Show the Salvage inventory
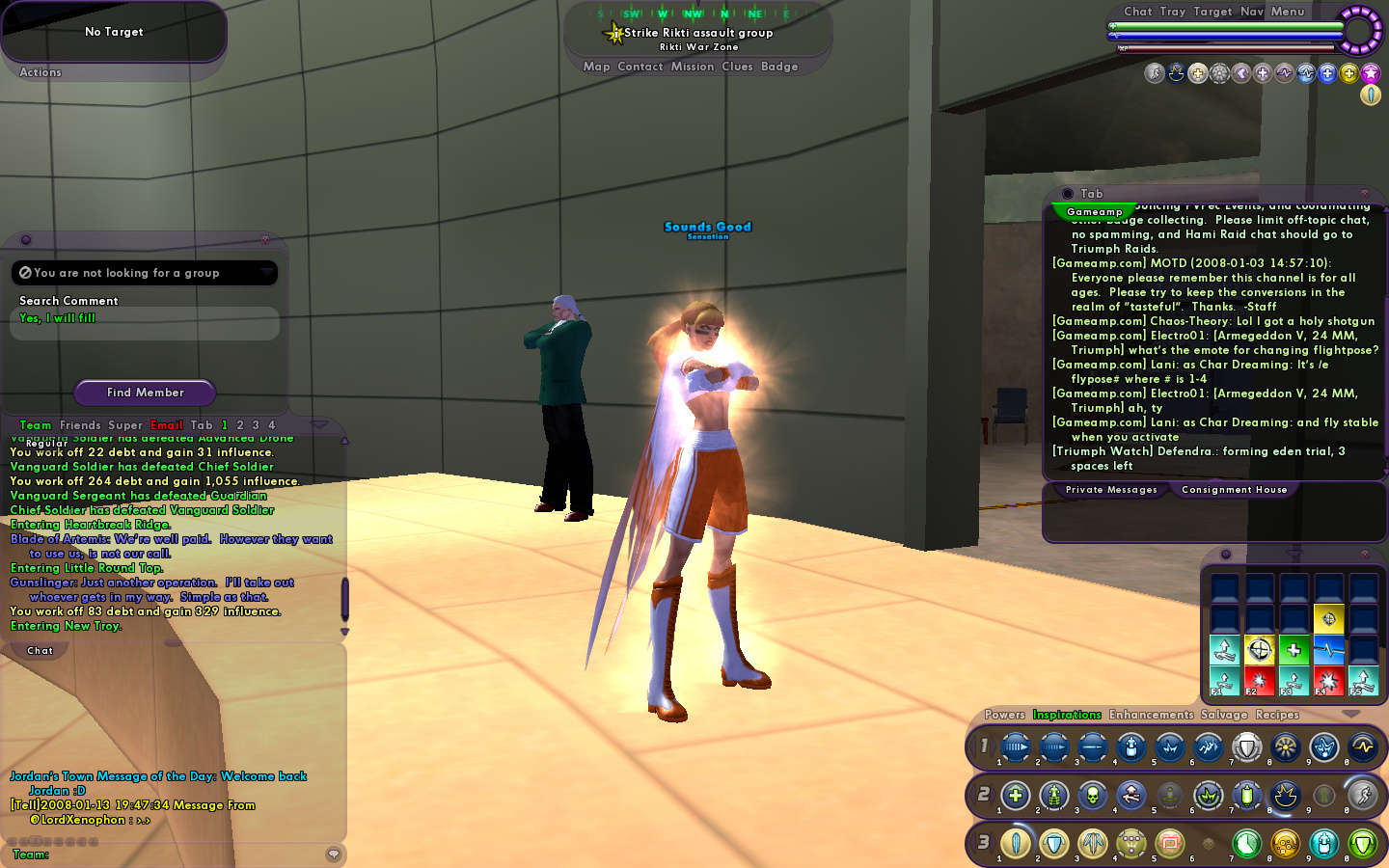Viewport: 1389px width, 868px height. pyautogui.click(x=1224, y=715)
